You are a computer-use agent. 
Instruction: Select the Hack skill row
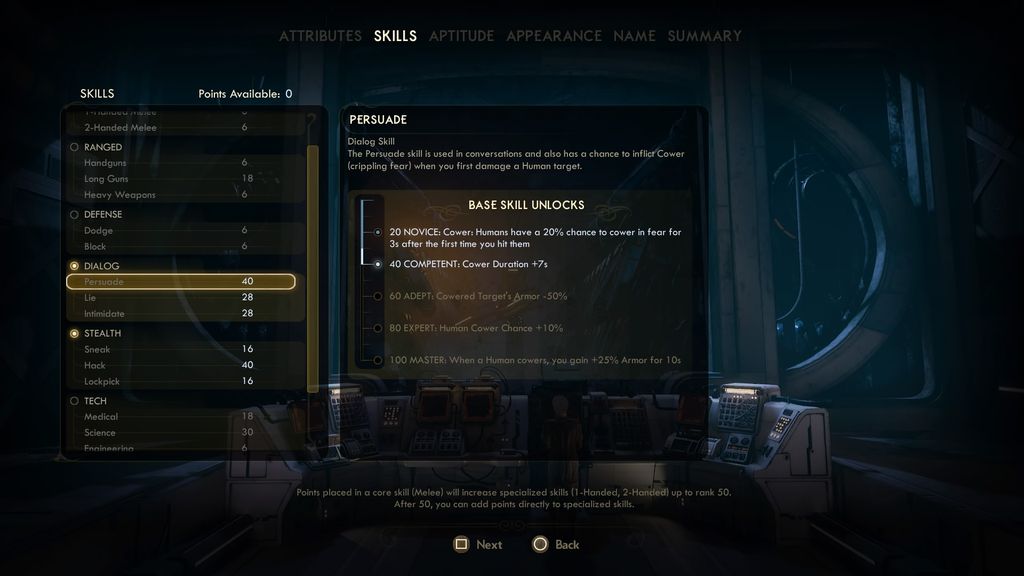[181, 365]
